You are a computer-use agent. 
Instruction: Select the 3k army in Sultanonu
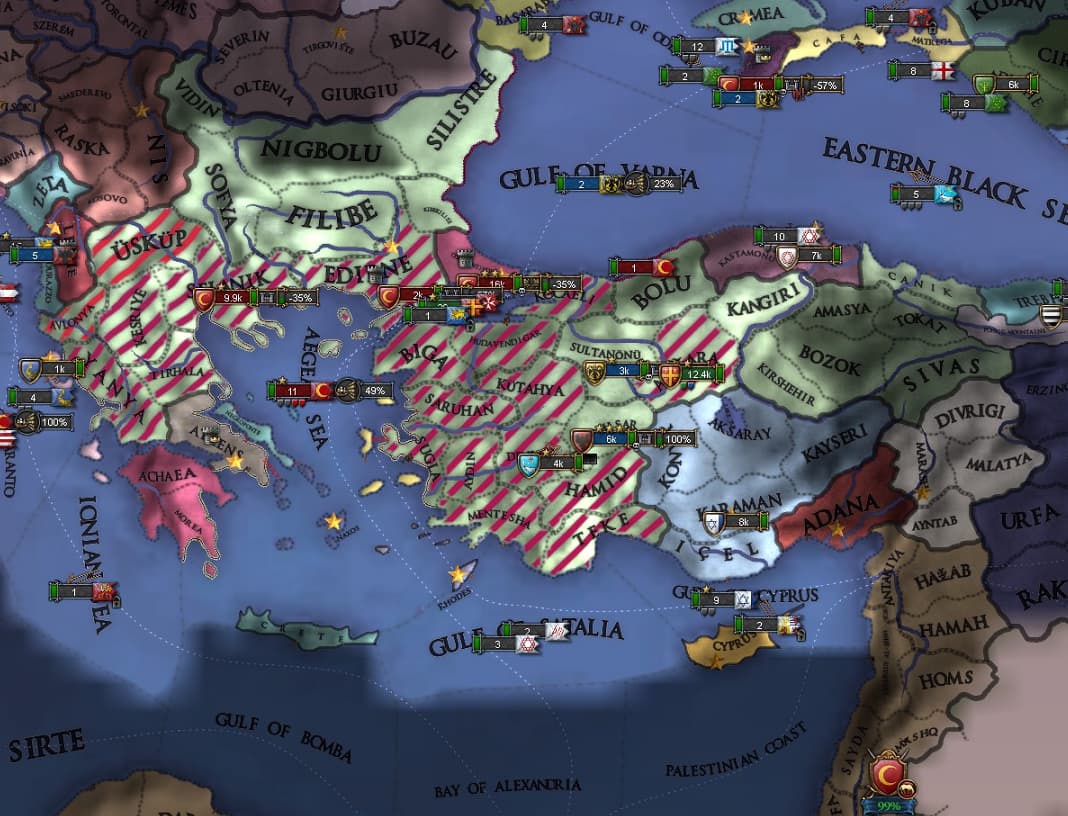(623, 371)
